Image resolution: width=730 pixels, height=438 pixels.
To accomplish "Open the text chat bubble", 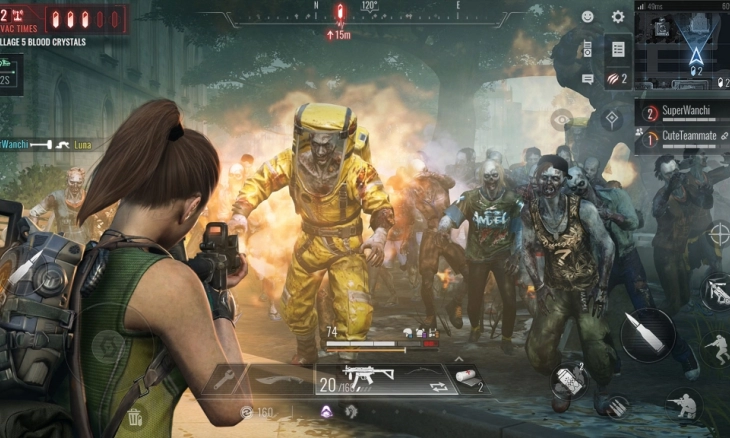I will 587,78.
